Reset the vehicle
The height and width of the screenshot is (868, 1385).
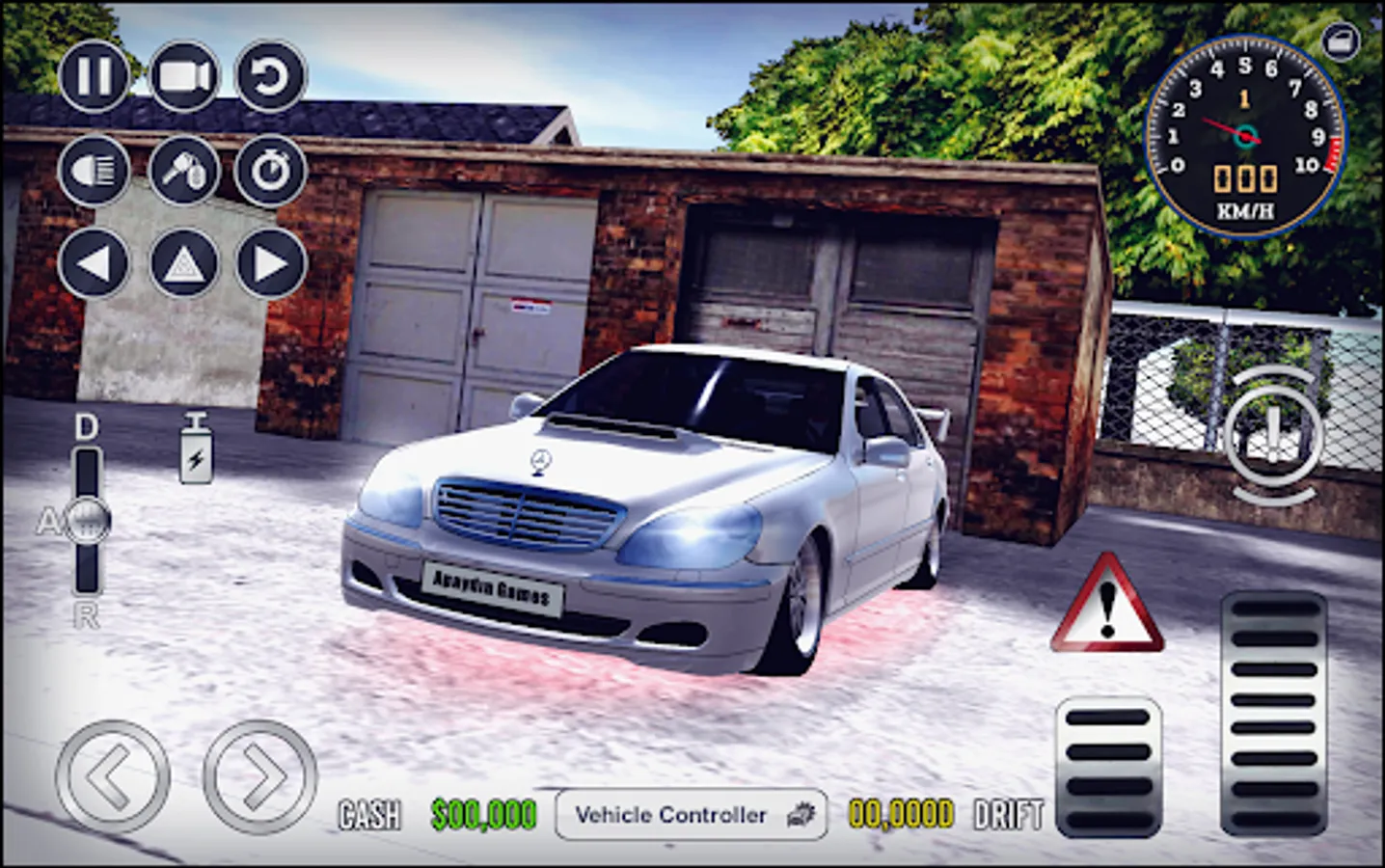point(271,77)
